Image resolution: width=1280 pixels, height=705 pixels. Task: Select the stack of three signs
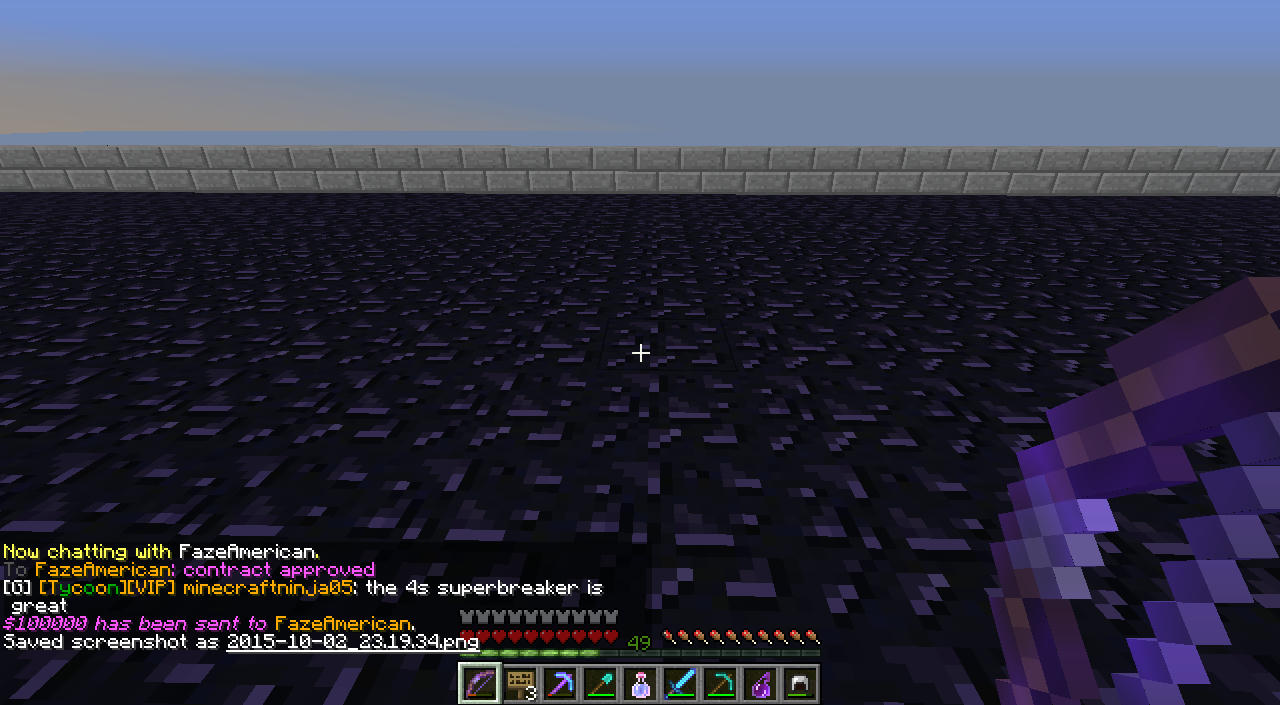tap(520, 684)
